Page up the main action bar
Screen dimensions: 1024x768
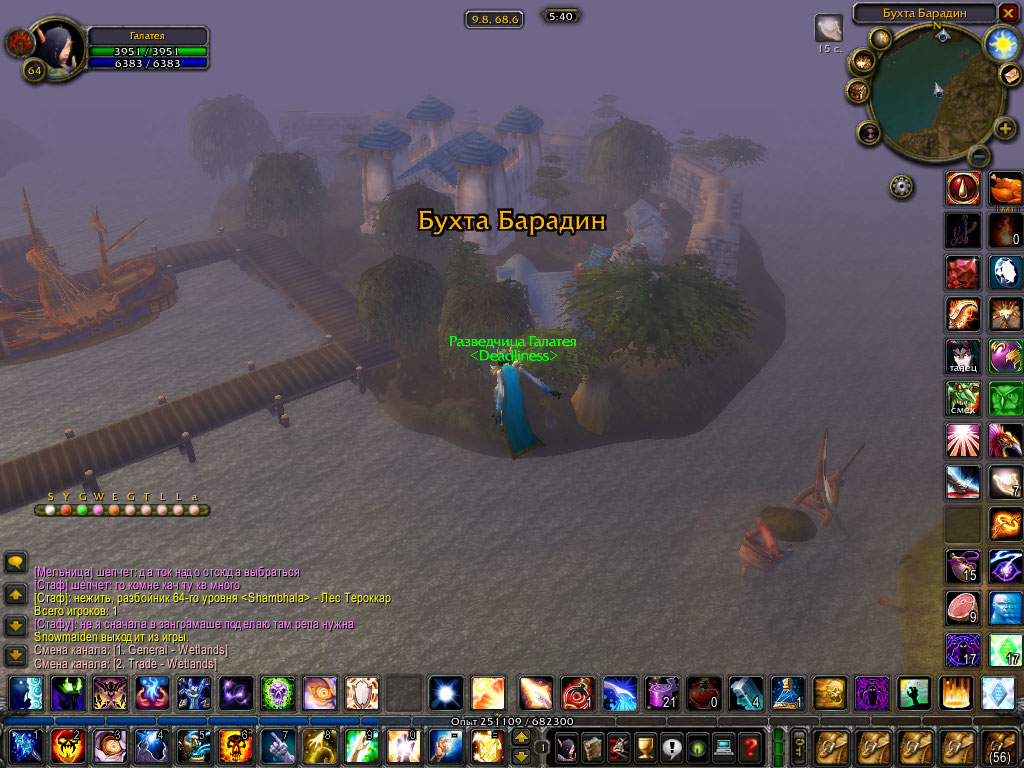point(520,737)
